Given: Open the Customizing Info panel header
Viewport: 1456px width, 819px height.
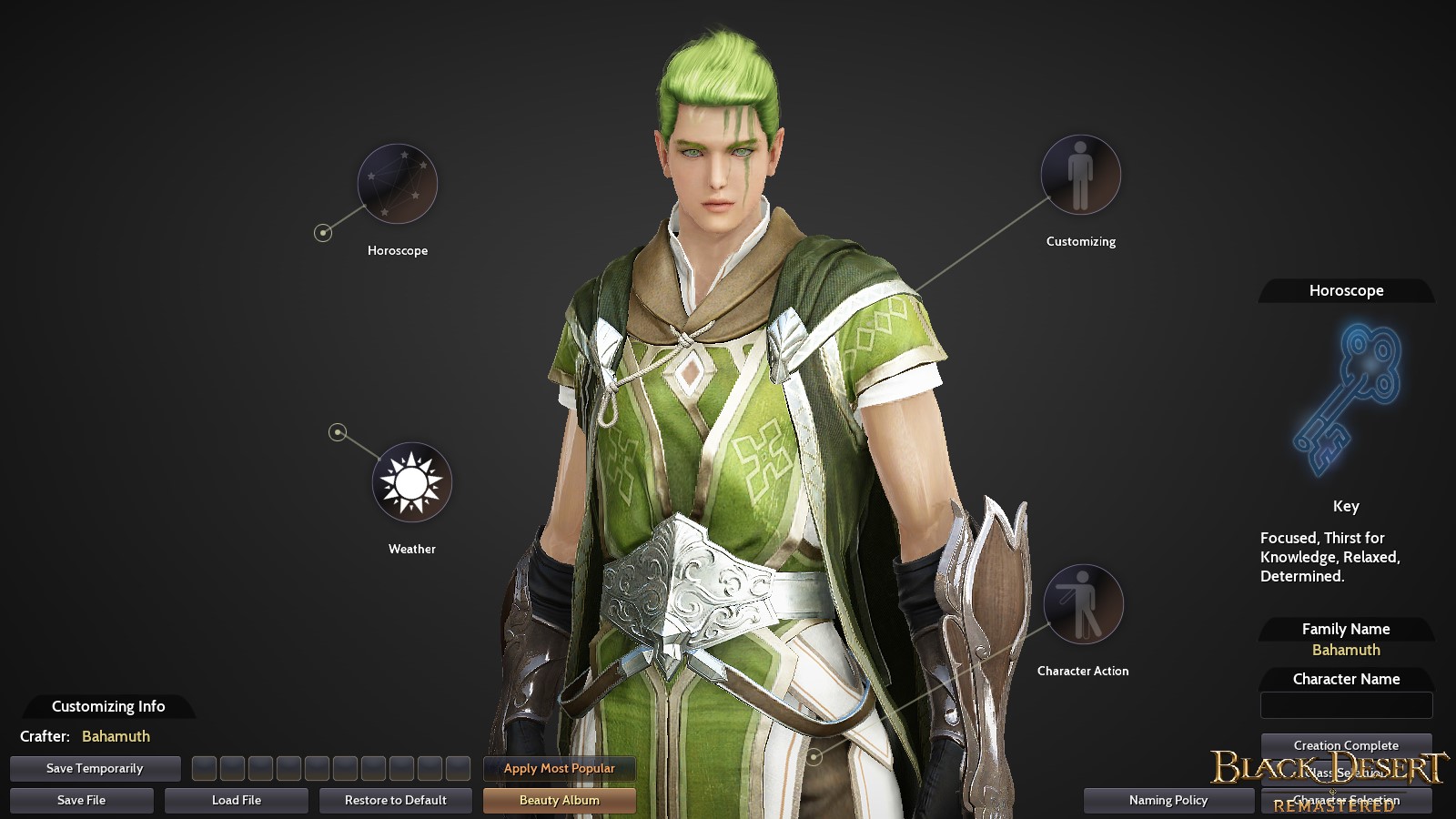Looking at the screenshot, I should click(x=108, y=707).
